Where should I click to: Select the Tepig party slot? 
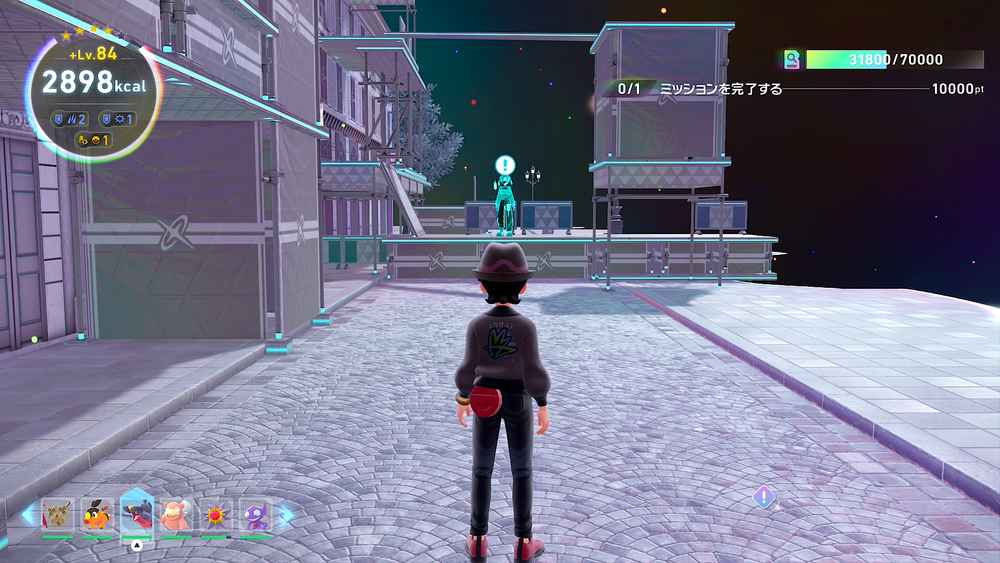click(97, 515)
